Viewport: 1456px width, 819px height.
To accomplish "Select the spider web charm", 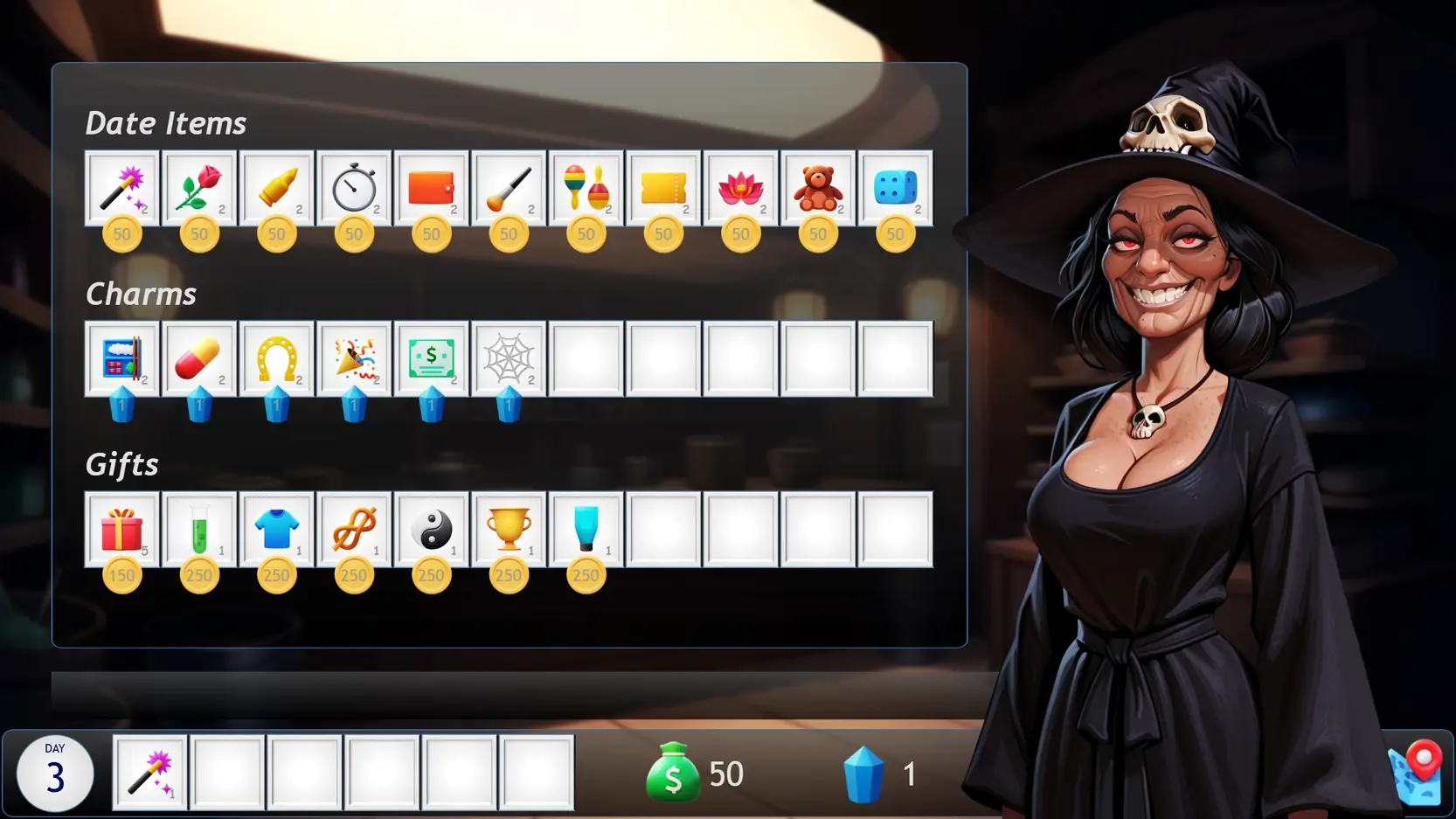I will pyautogui.click(x=509, y=358).
